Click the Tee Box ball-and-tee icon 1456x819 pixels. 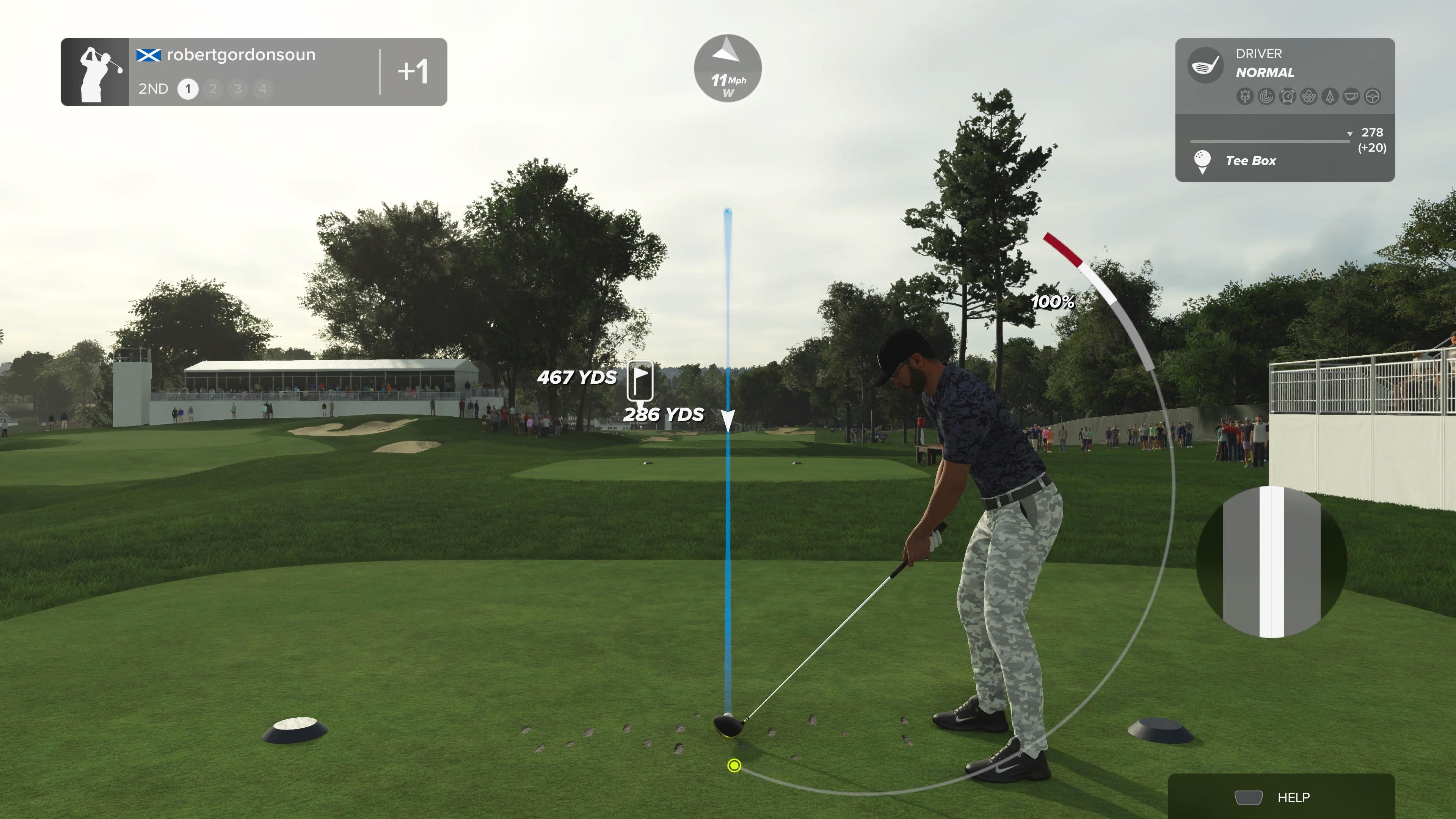tap(1202, 160)
